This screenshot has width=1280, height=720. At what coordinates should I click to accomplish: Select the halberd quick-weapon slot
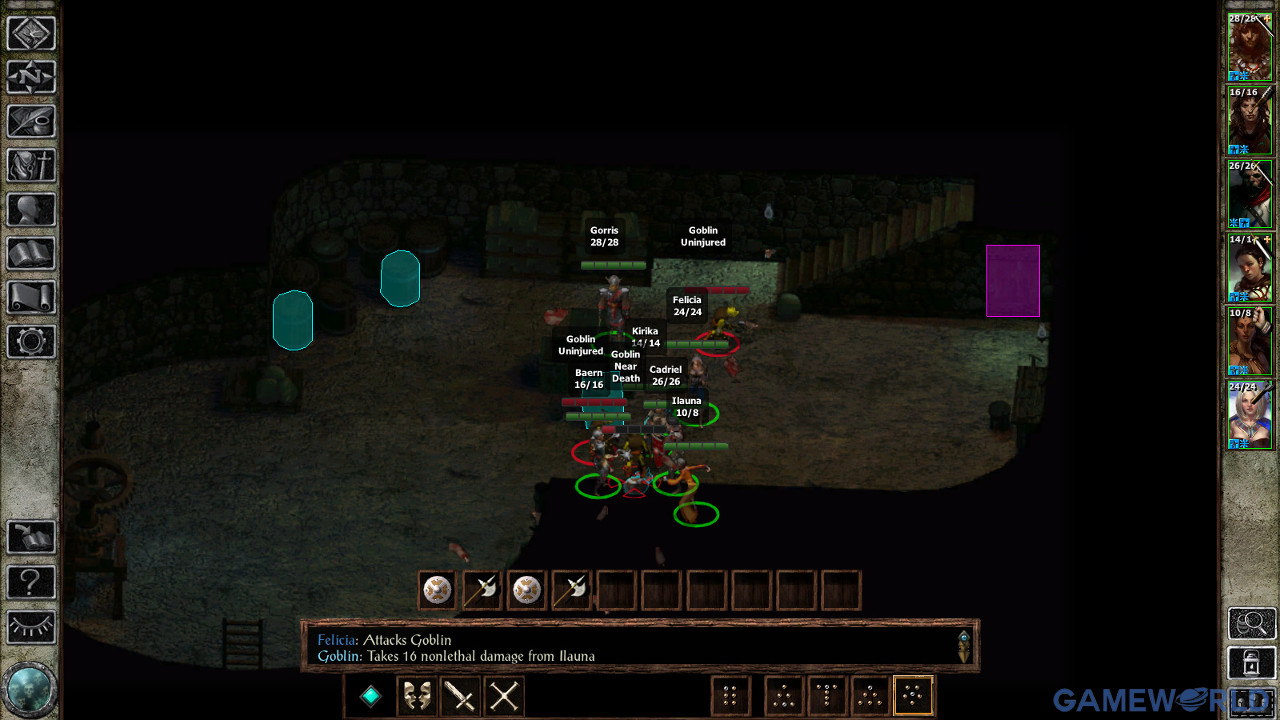click(x=481, y=589)
